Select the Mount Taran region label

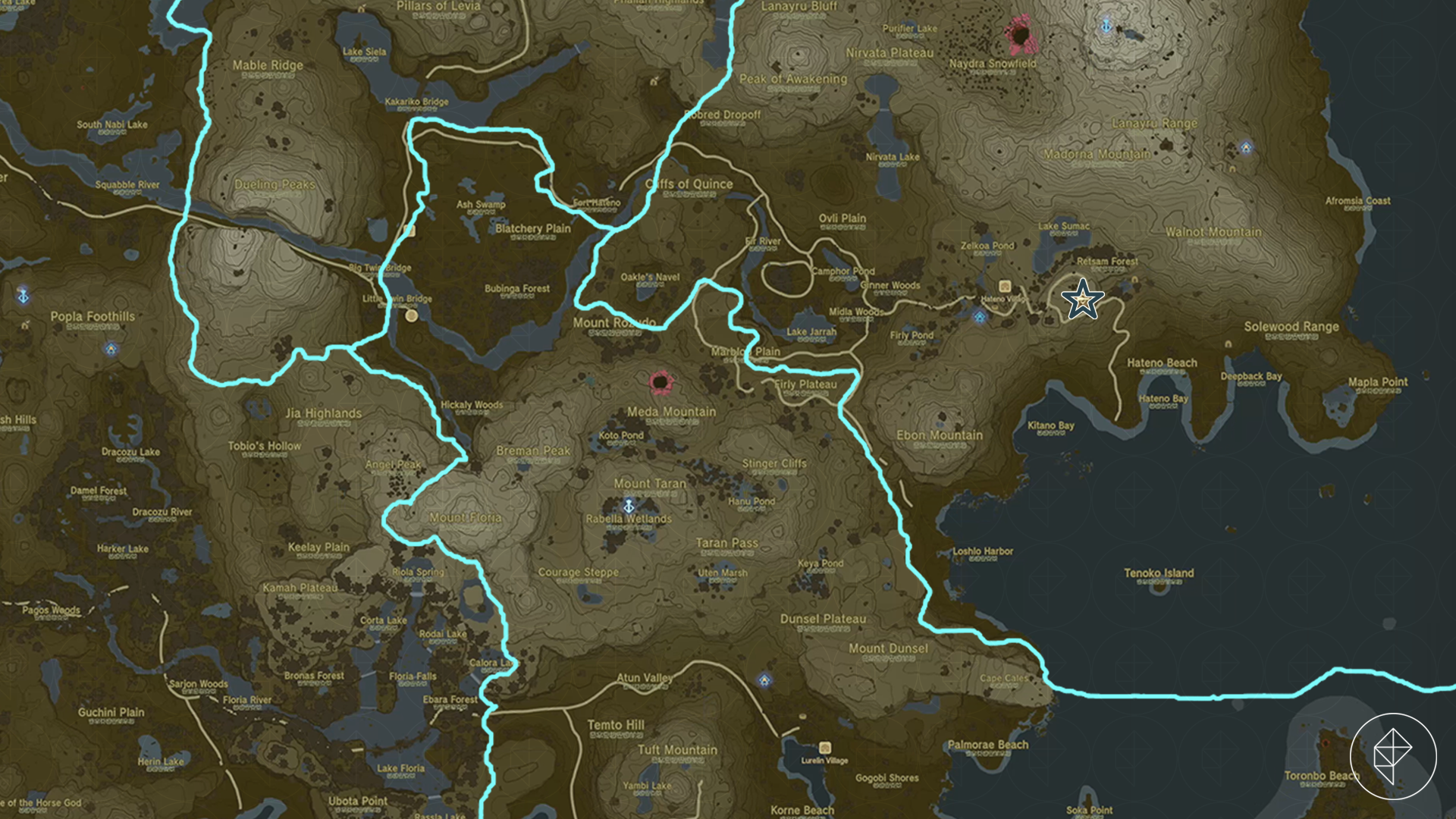(x=650, y=483)
